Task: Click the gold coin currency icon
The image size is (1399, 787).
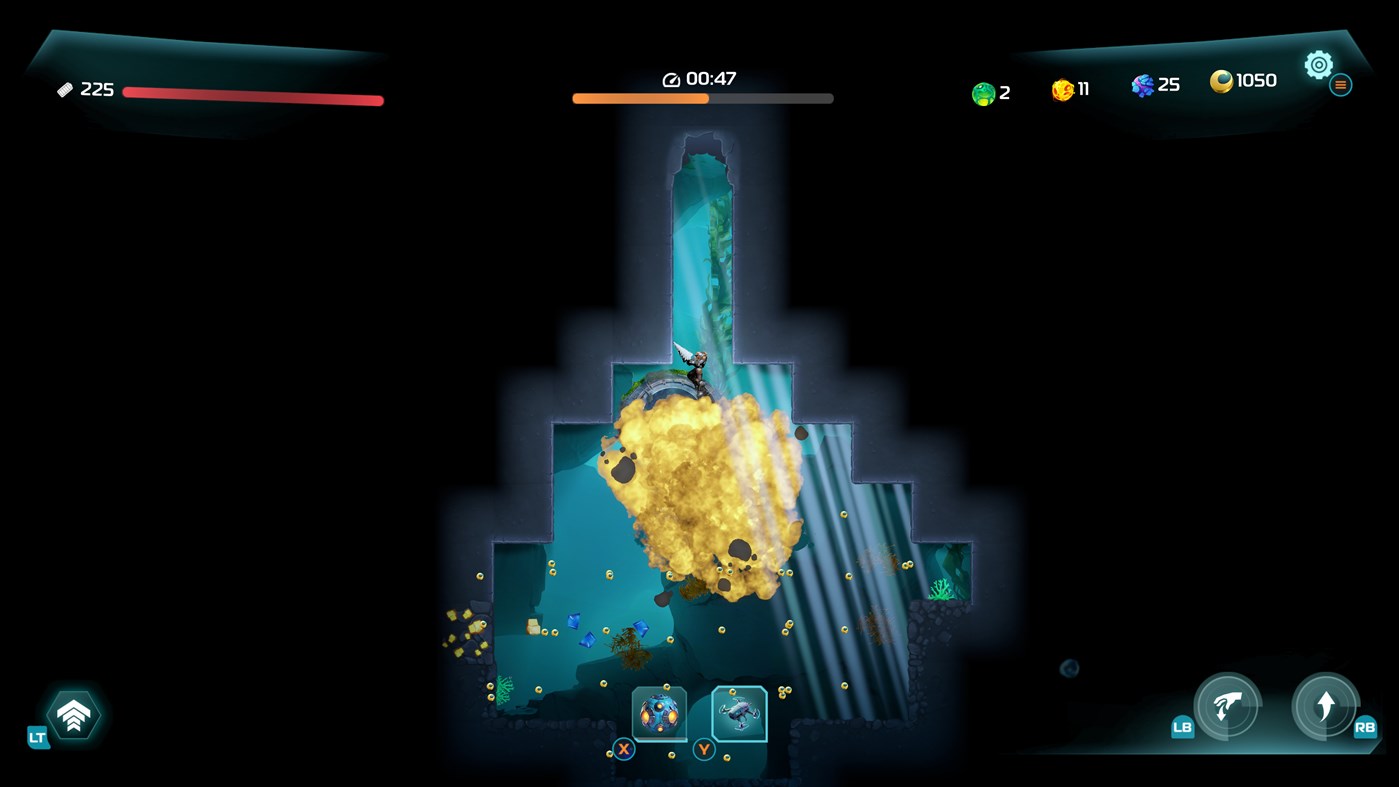Action: point(1222,81)
